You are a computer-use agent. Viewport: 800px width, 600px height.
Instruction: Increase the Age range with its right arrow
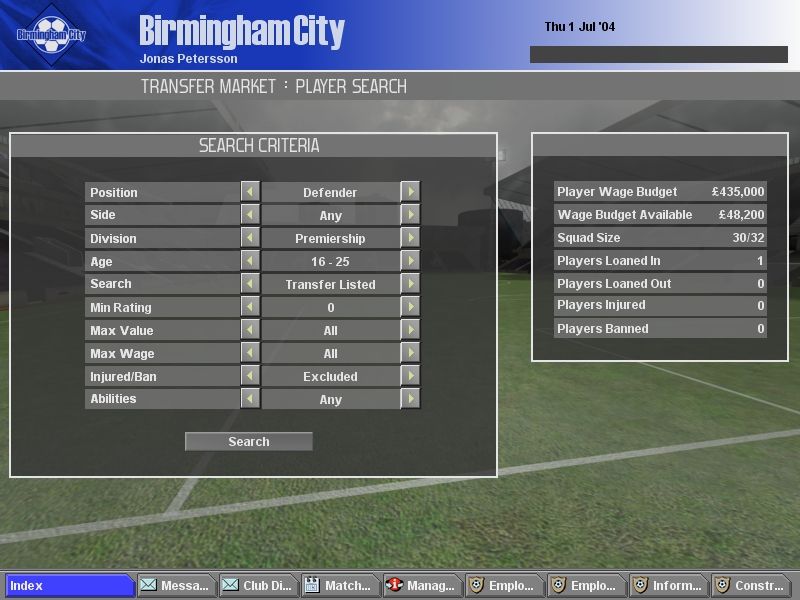coord(410,261)
